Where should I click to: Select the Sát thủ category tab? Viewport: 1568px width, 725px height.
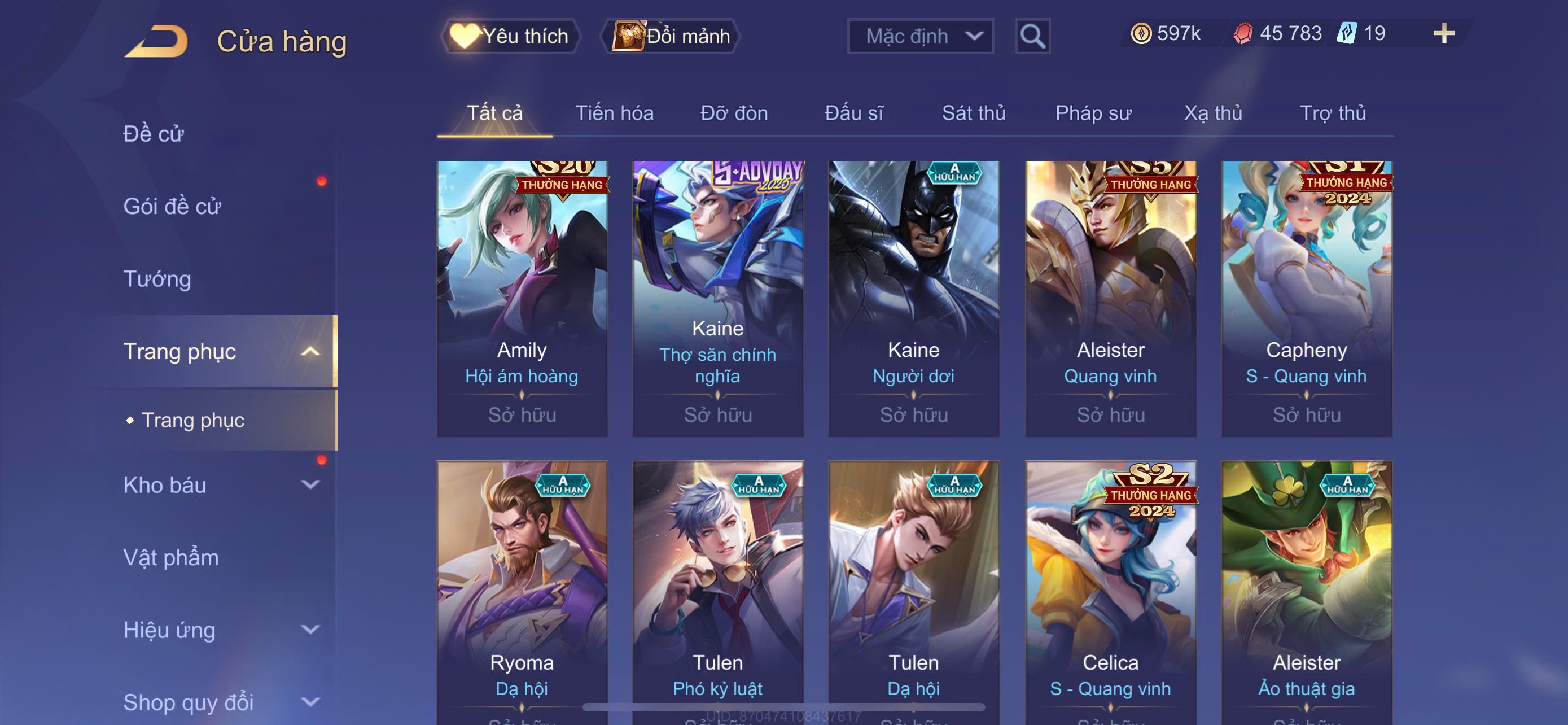click(x=973, y=113)
